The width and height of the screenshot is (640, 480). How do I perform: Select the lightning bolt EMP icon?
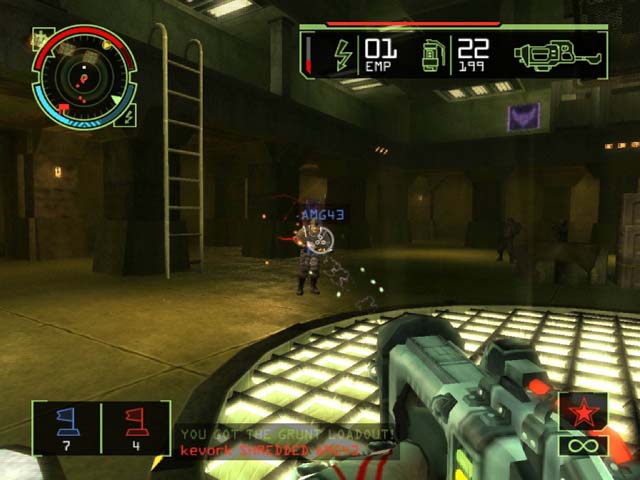click(342, 55)
